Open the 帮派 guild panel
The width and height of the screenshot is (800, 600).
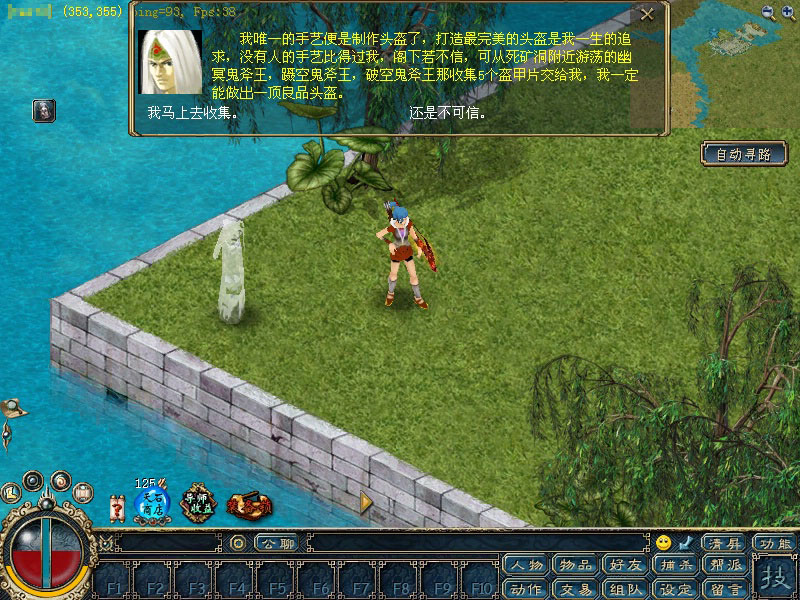pos(724,565)
